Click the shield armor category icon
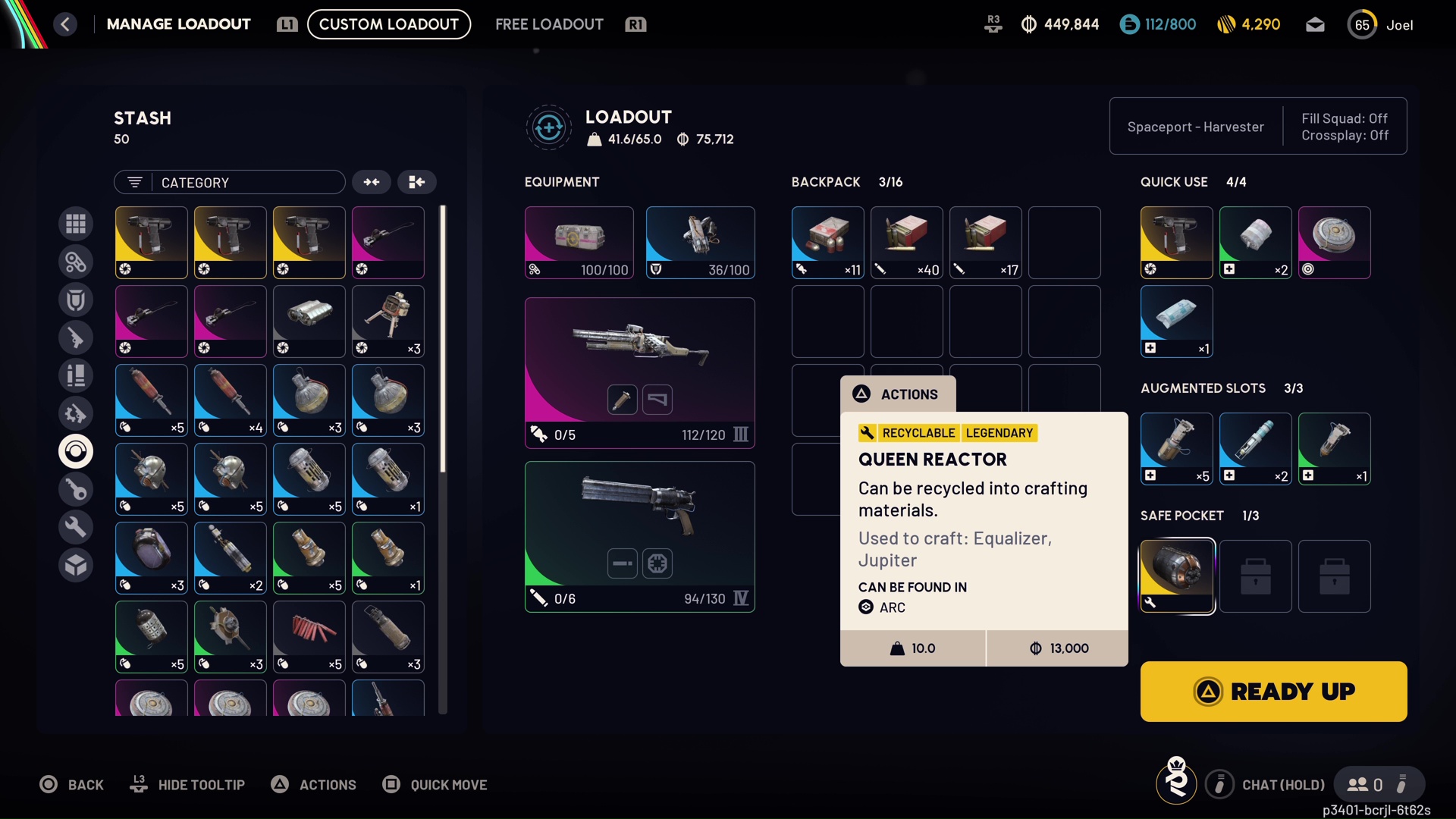Screen dimensions: 1456x819 [76, 300]
